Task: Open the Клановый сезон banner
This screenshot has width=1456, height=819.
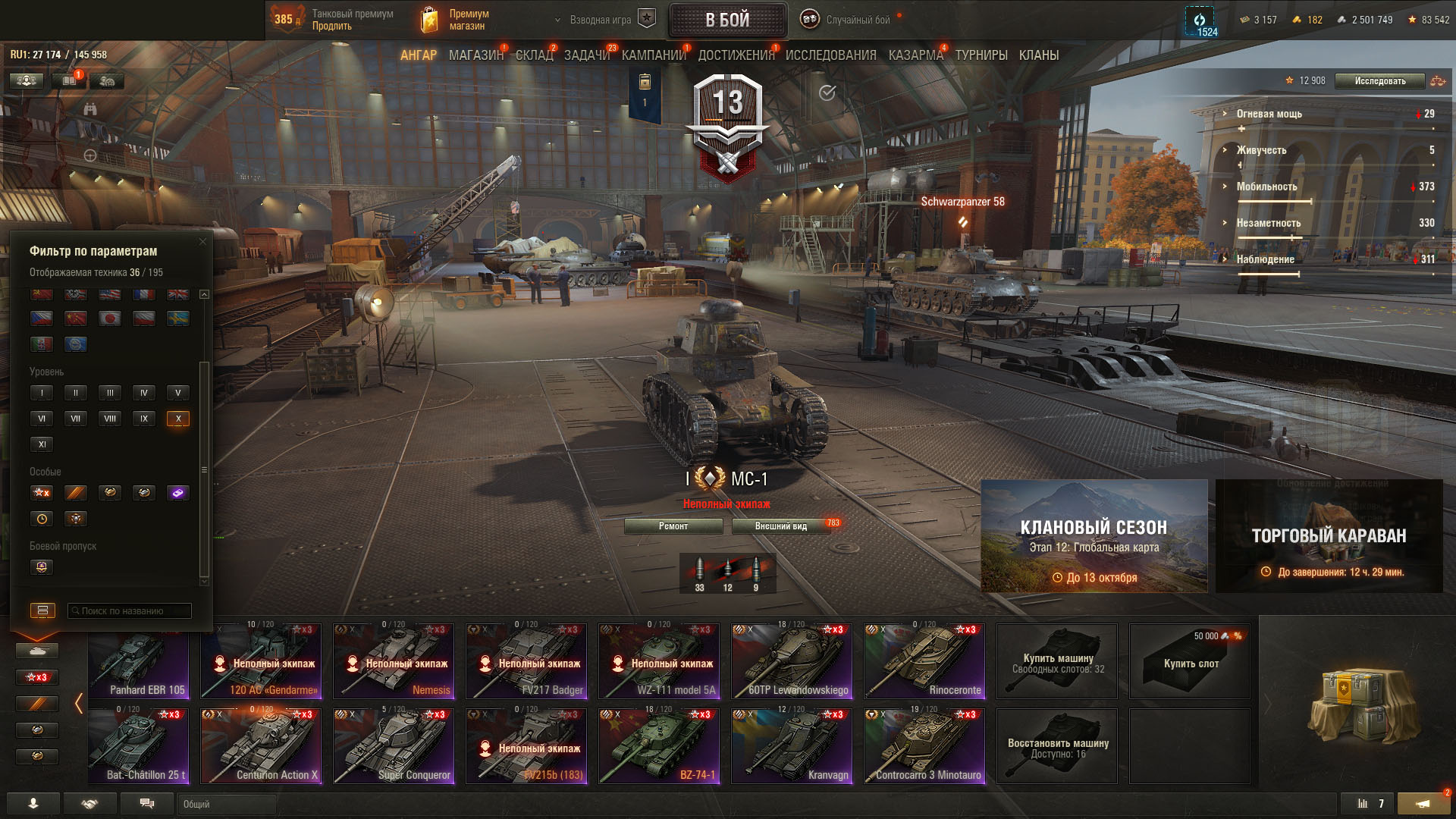Action: click(x=1094, y=536)
